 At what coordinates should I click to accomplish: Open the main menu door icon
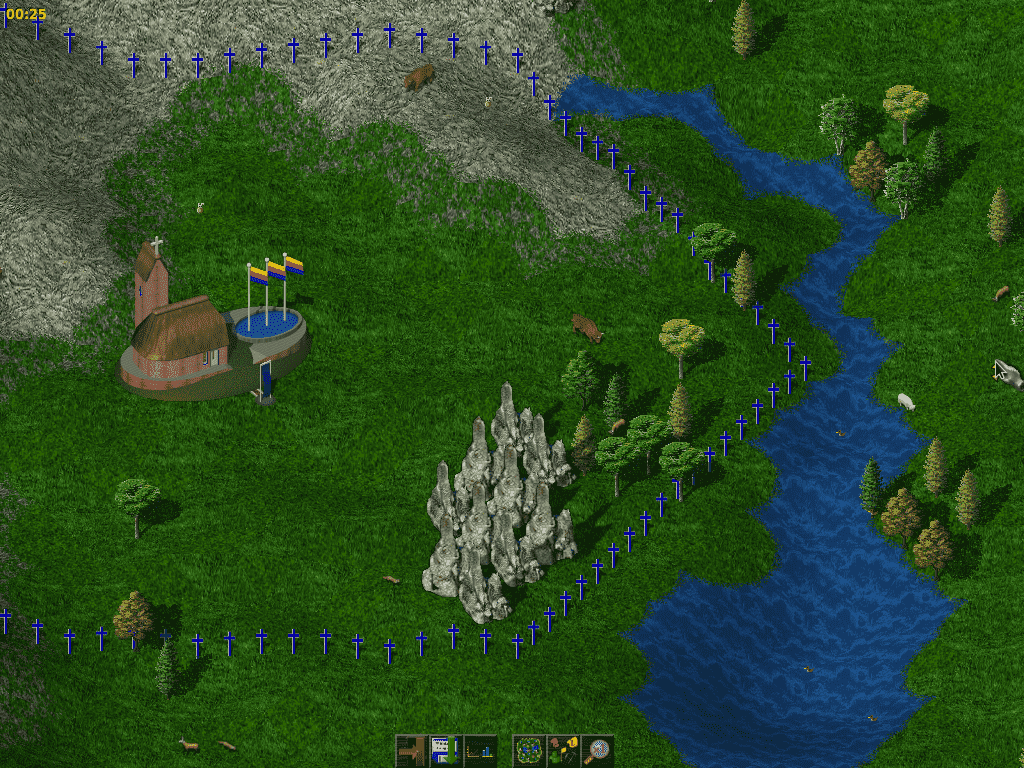[x=411, y=750]
